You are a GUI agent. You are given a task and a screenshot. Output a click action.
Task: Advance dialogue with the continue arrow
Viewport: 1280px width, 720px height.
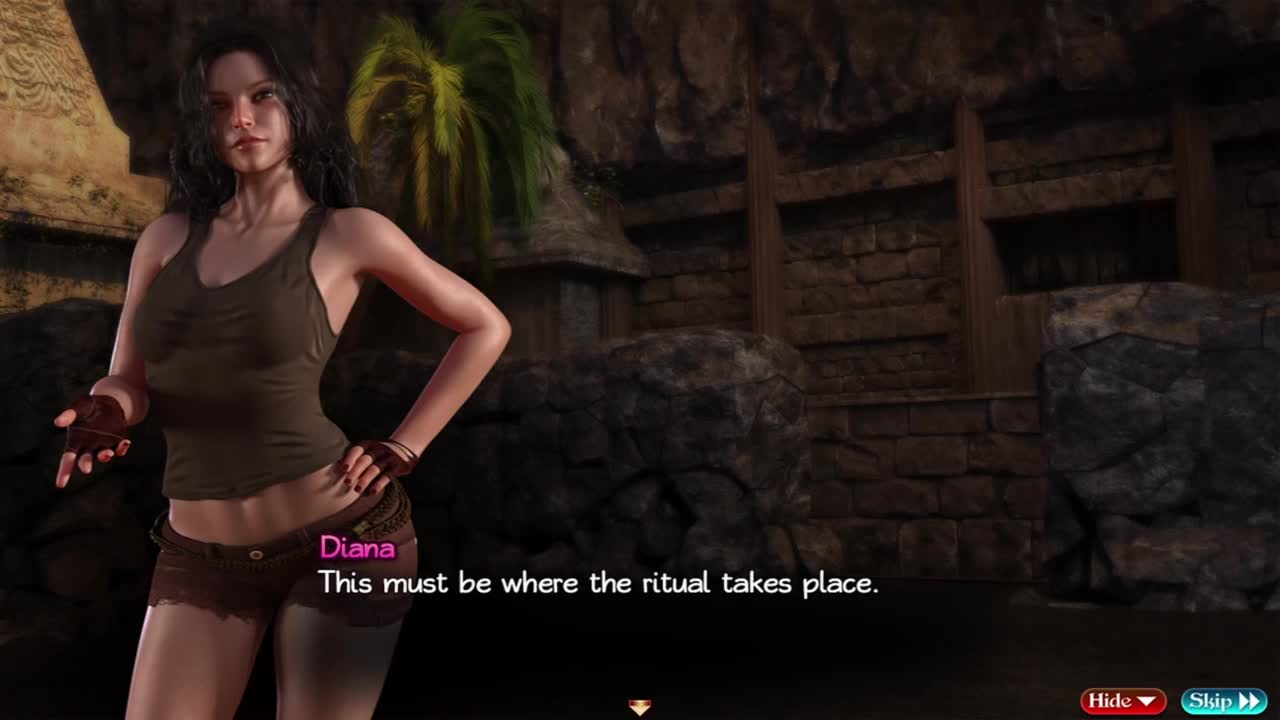click(640, 707)
